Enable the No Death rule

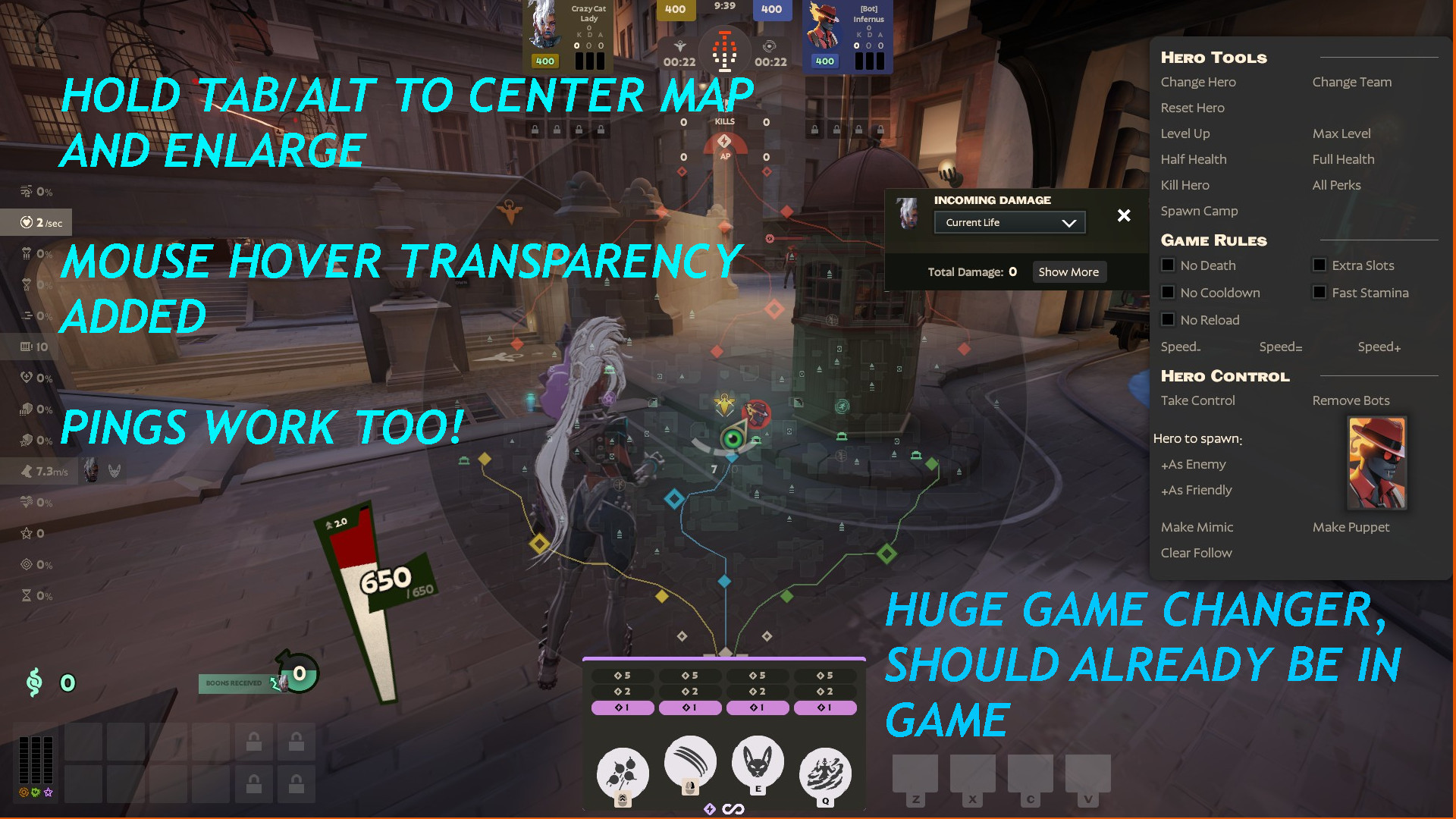[x=1168, y=265]
